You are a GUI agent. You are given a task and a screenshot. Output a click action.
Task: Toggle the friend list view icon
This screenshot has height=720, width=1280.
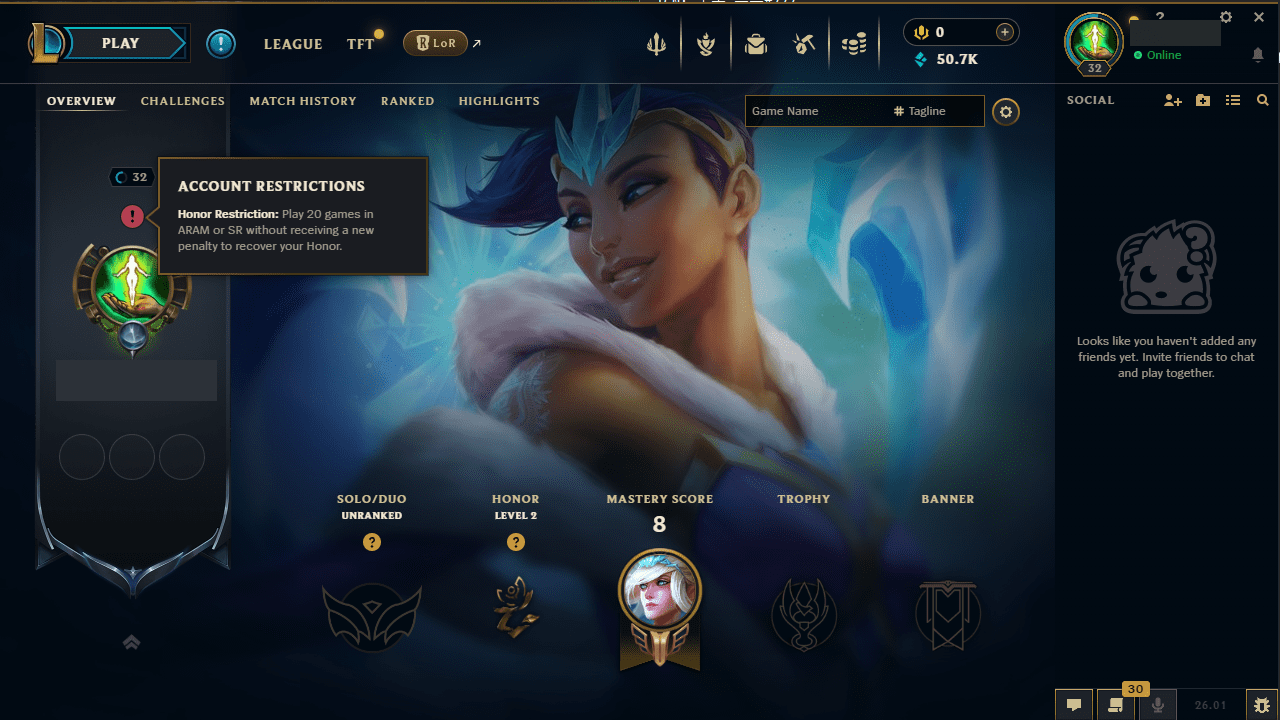(1233, 100)
